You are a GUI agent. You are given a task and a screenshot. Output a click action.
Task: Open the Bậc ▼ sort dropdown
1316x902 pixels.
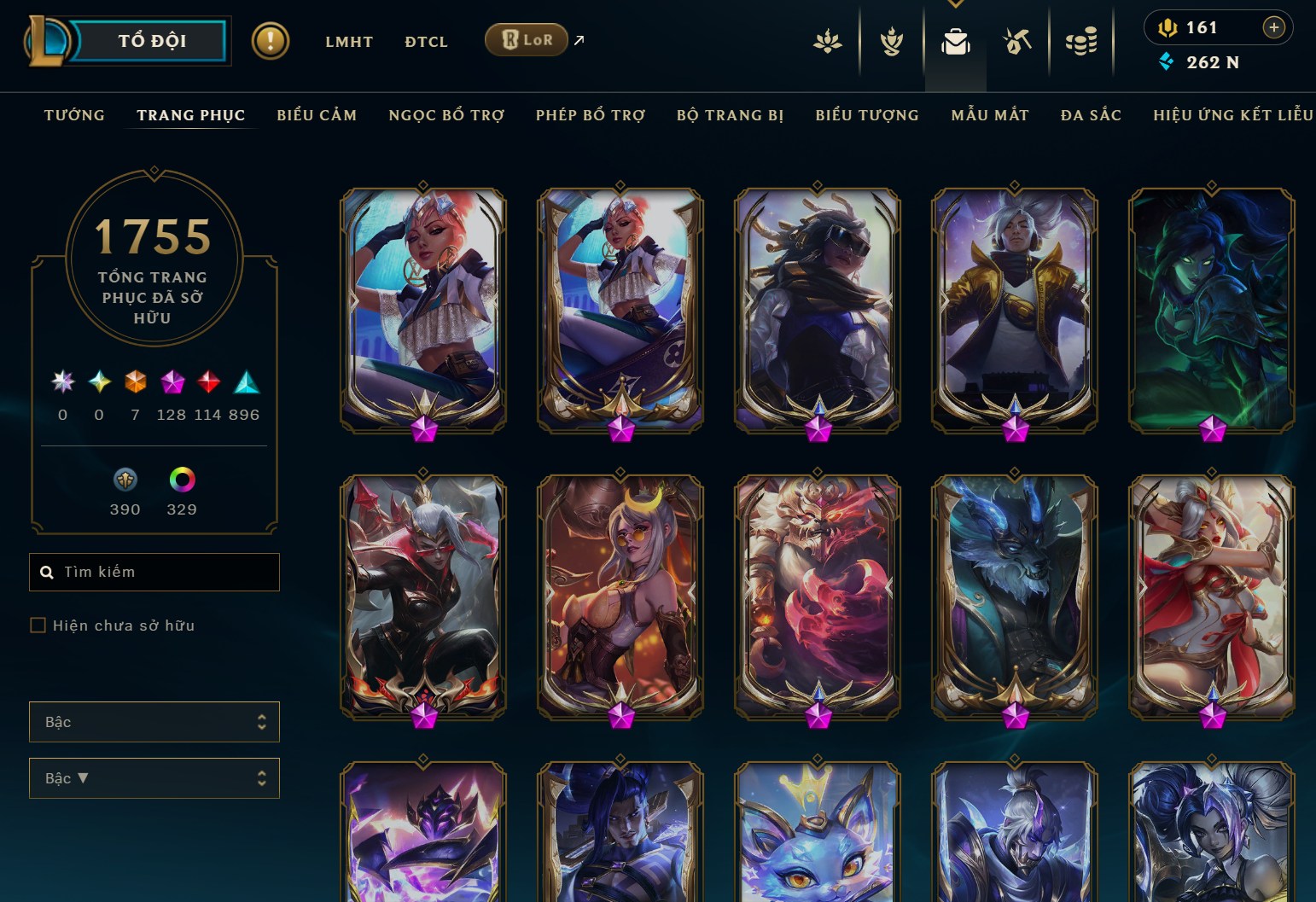(x=154, y=777)
